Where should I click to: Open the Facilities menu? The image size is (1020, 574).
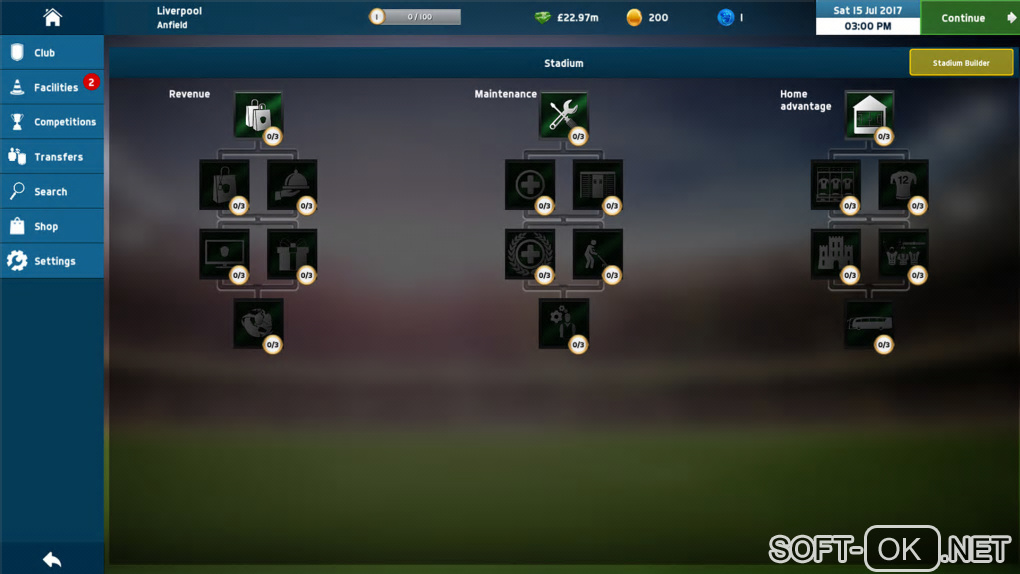click(52, 87)
